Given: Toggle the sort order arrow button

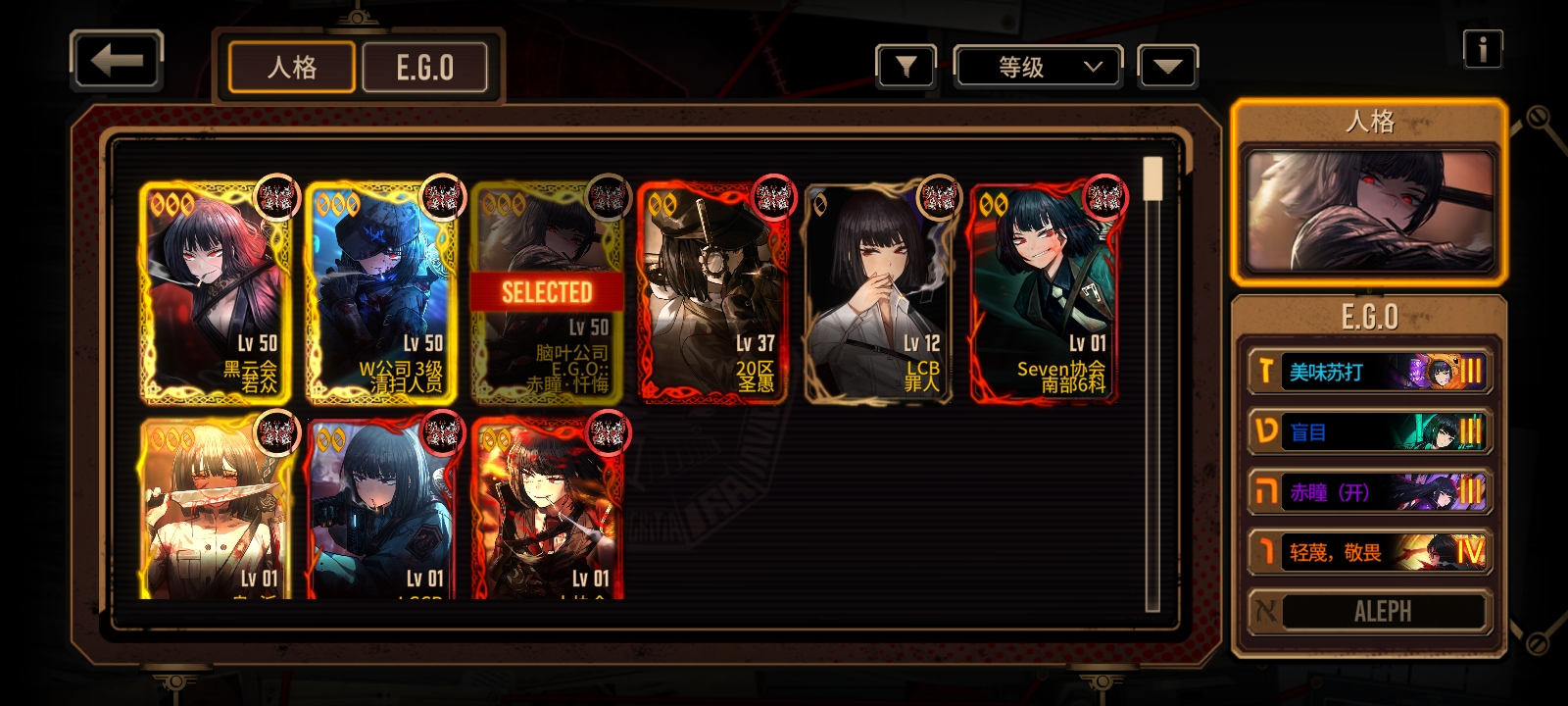Looking at the screenshot, I should (x=1167, y=67).
